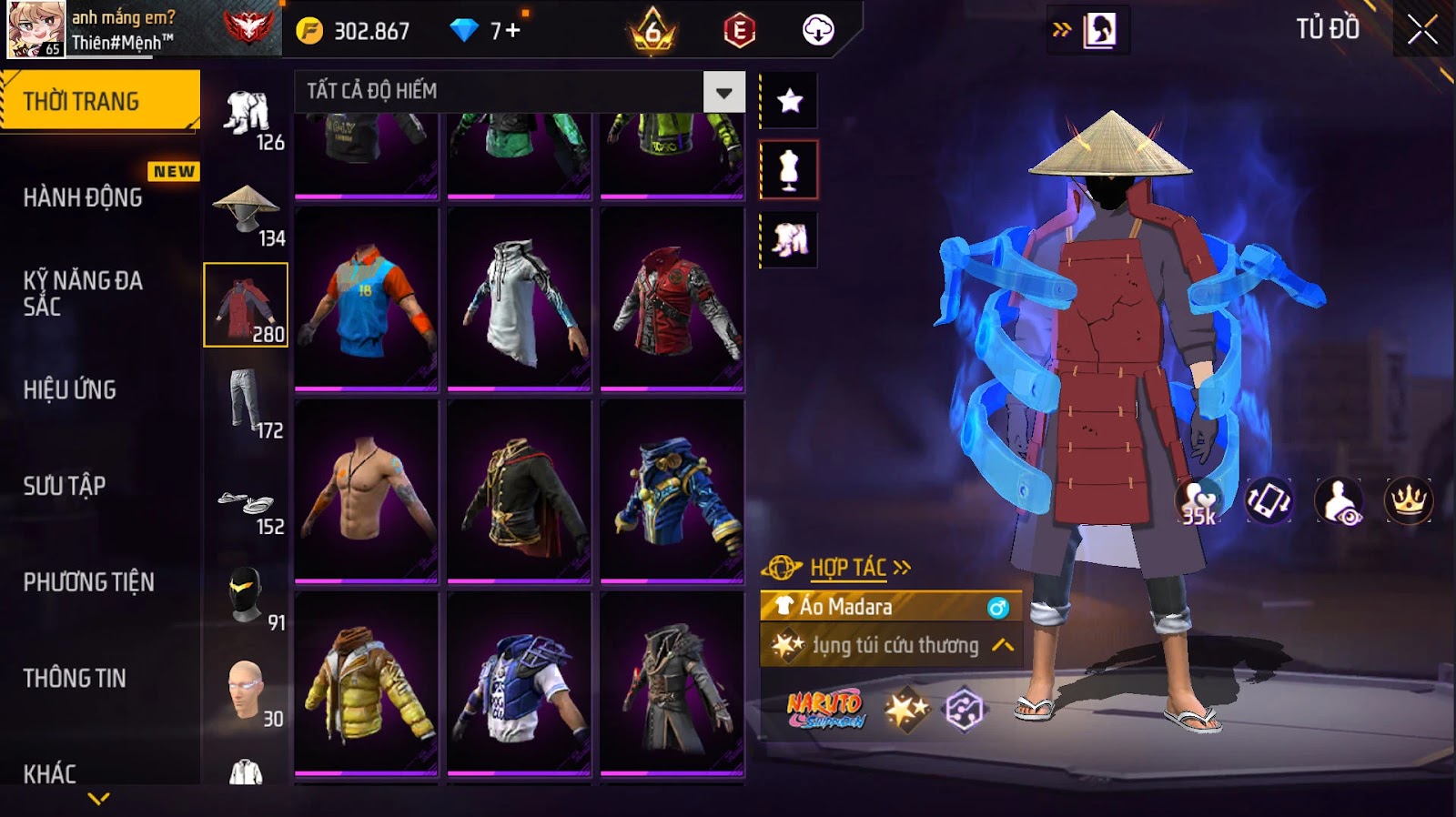Select the sandals category showing 152
The width and height of the screenshot is (1456, 817).
[x=247, y=505]
